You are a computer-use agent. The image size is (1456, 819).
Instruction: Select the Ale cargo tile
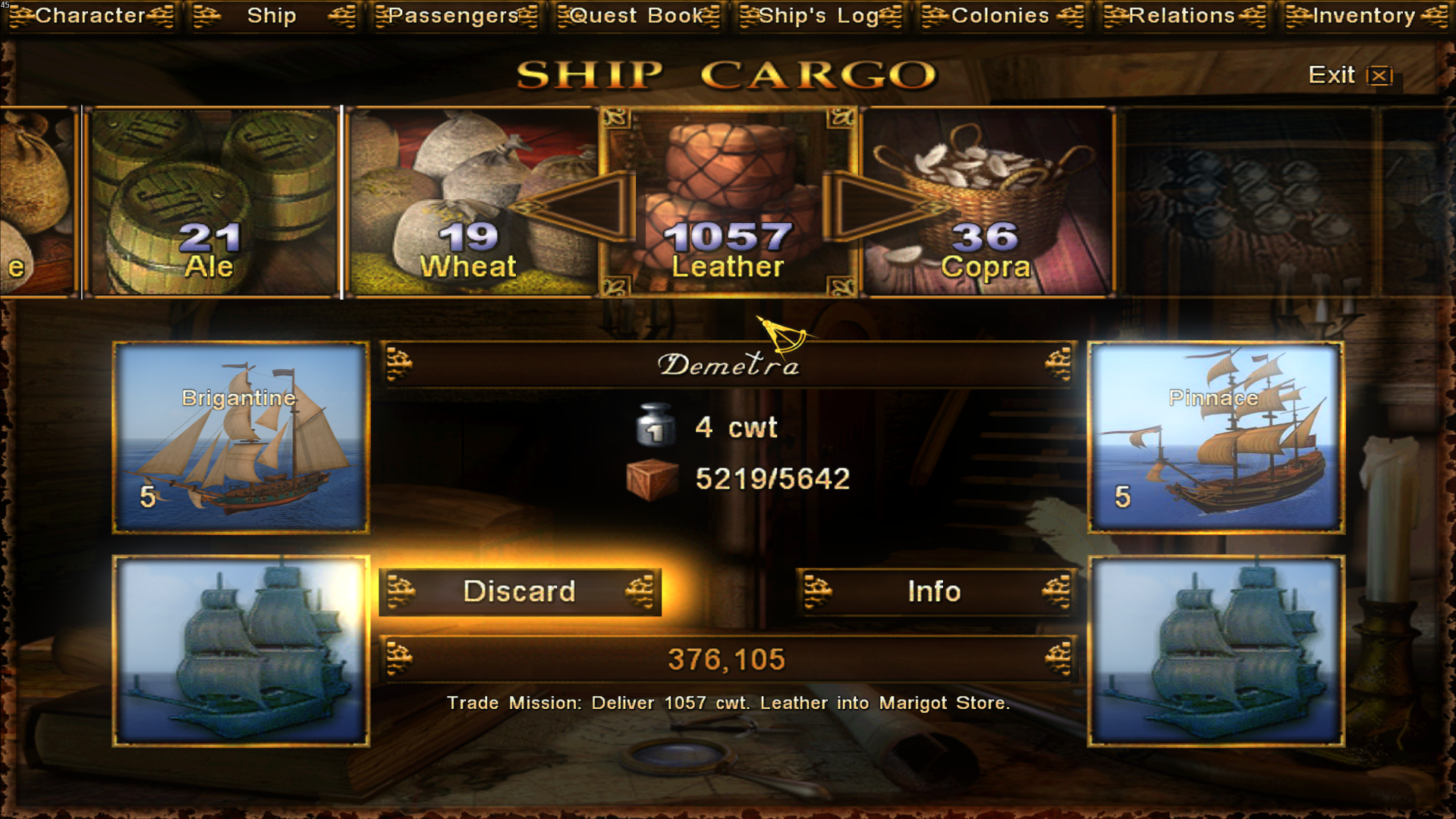click(x=210, y=202)
